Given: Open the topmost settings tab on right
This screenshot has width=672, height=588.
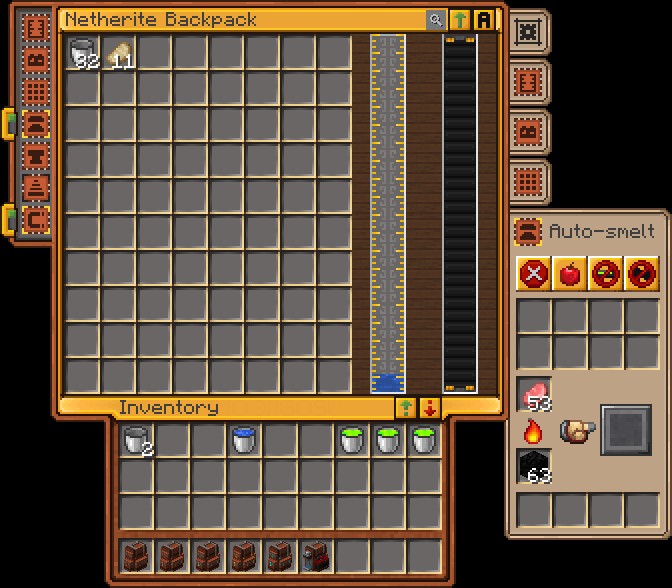Looking at the screenshot, I should 526,32.
